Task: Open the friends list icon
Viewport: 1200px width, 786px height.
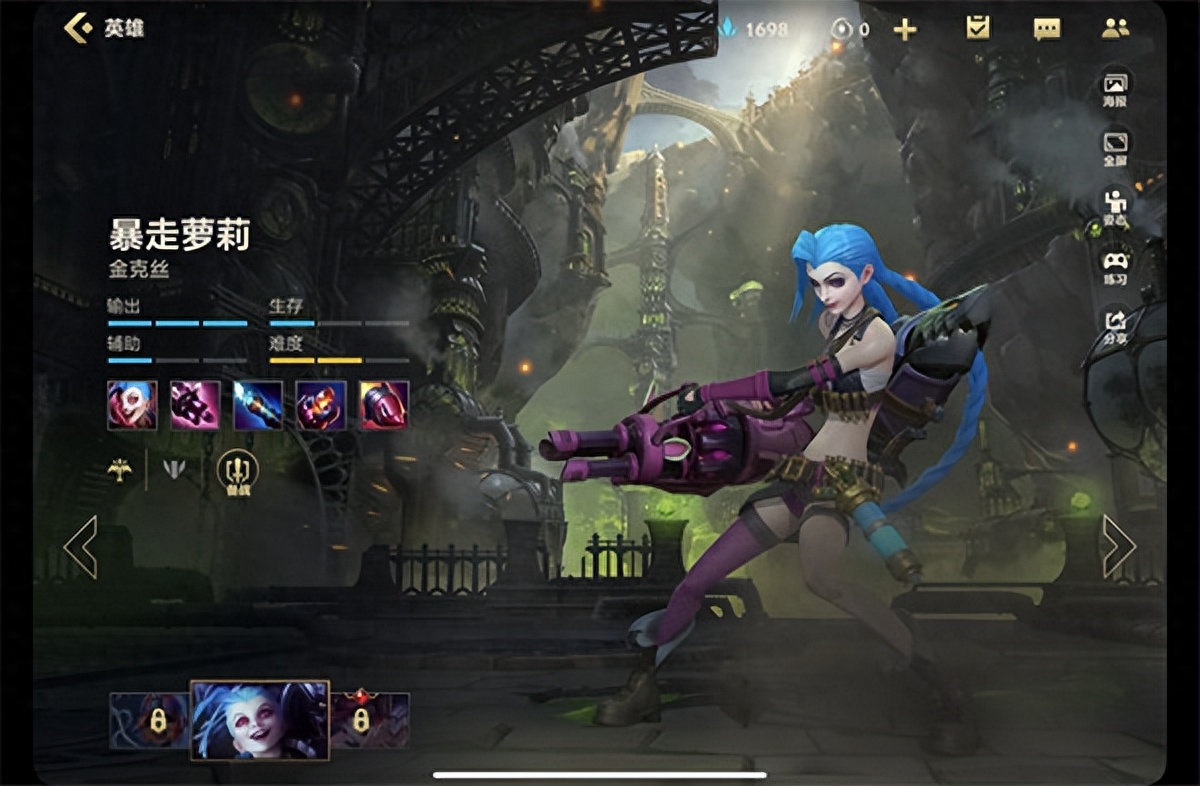Action: point(1115,29)
